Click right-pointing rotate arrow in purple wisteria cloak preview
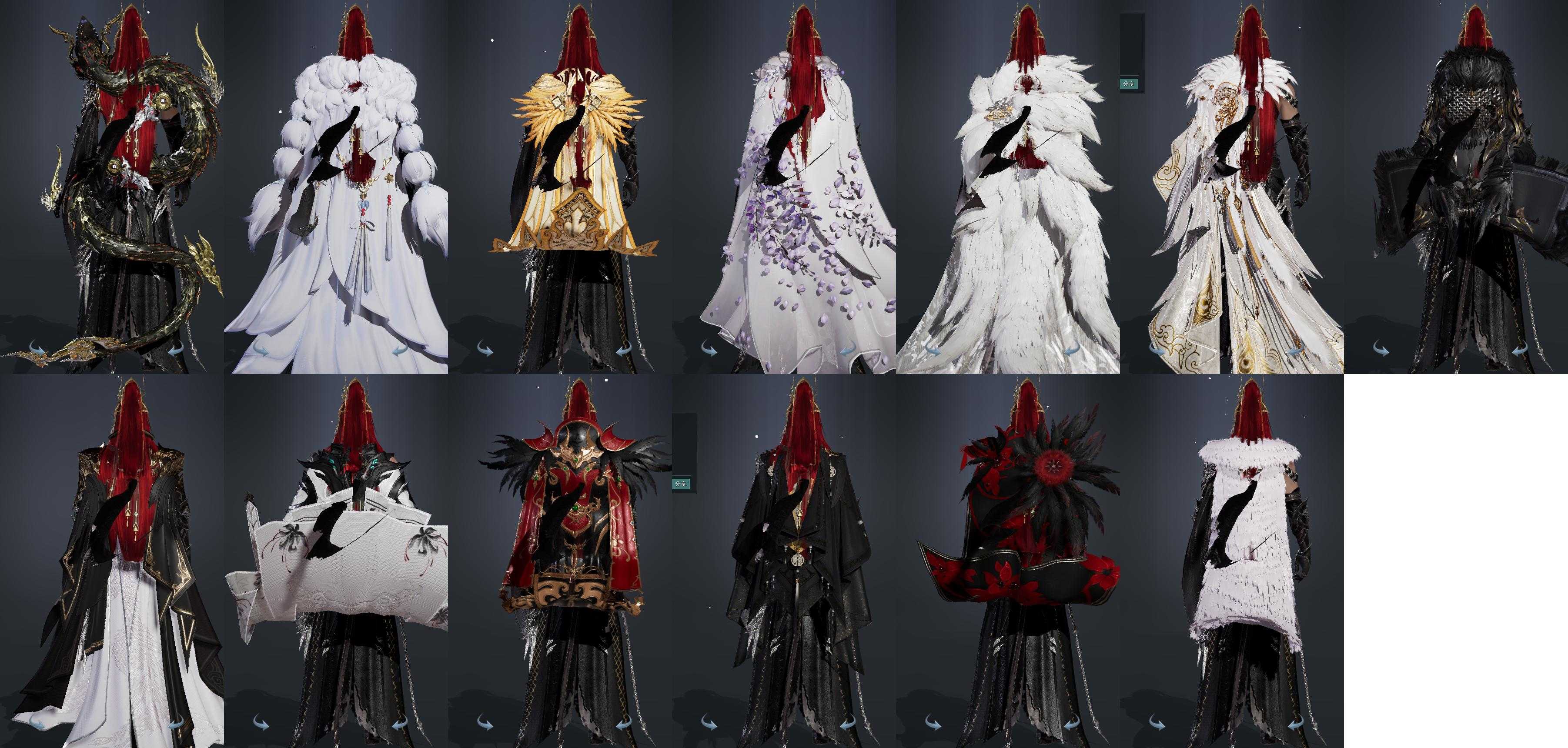Viewport: 1568px width, 748px height. click(x=709, y=349)
